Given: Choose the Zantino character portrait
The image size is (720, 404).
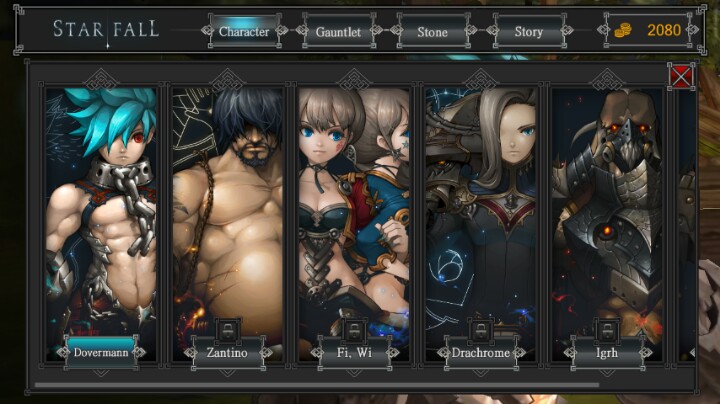Looking at the screenshot, I should [x=227, y=210].
